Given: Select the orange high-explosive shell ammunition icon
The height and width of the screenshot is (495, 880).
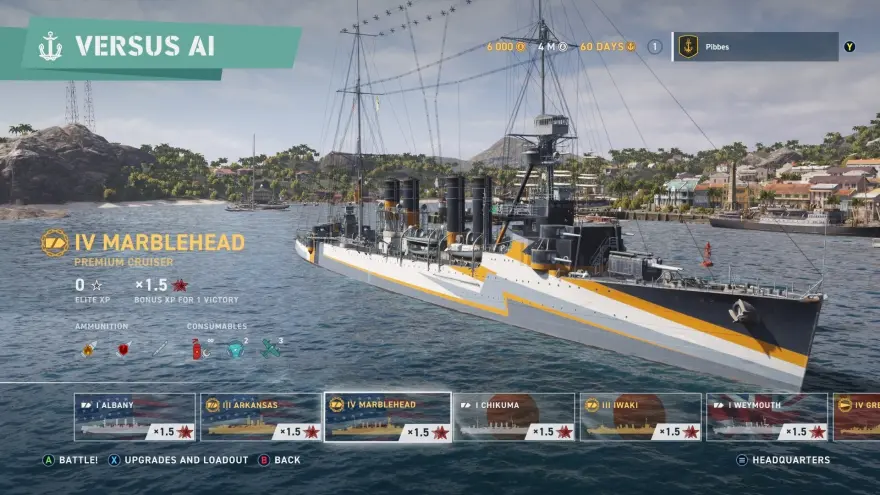Looking at the screenshot, I should pyautogui.click(x=89, y=349).
